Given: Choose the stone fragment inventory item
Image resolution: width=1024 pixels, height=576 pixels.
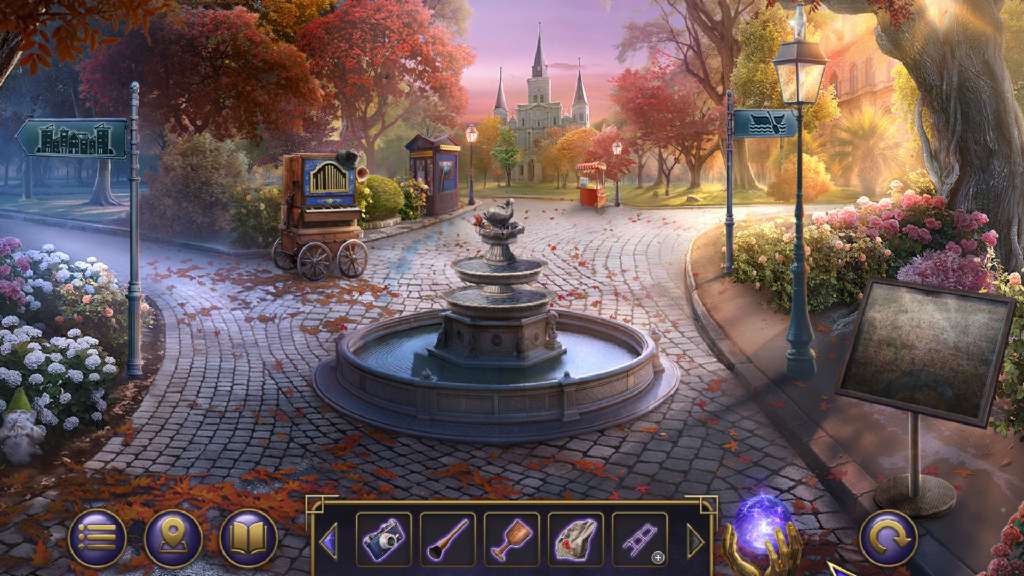Looking at the screenshot, I should (x=575, y=540).
